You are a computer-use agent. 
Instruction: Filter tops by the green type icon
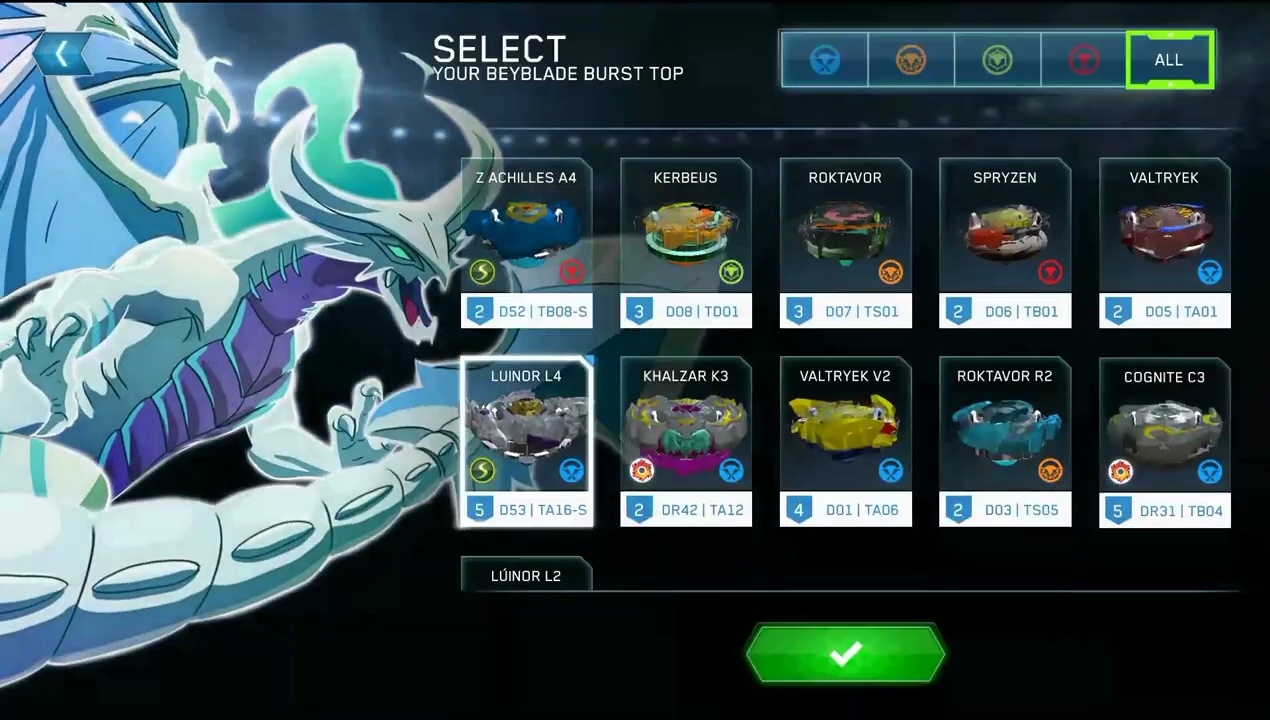coord(997,60)
